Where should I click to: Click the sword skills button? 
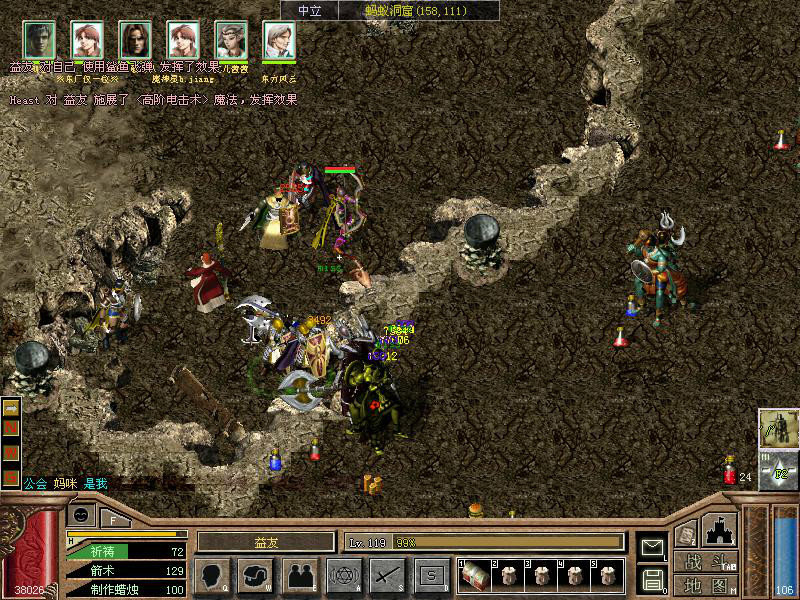(387, 575)
